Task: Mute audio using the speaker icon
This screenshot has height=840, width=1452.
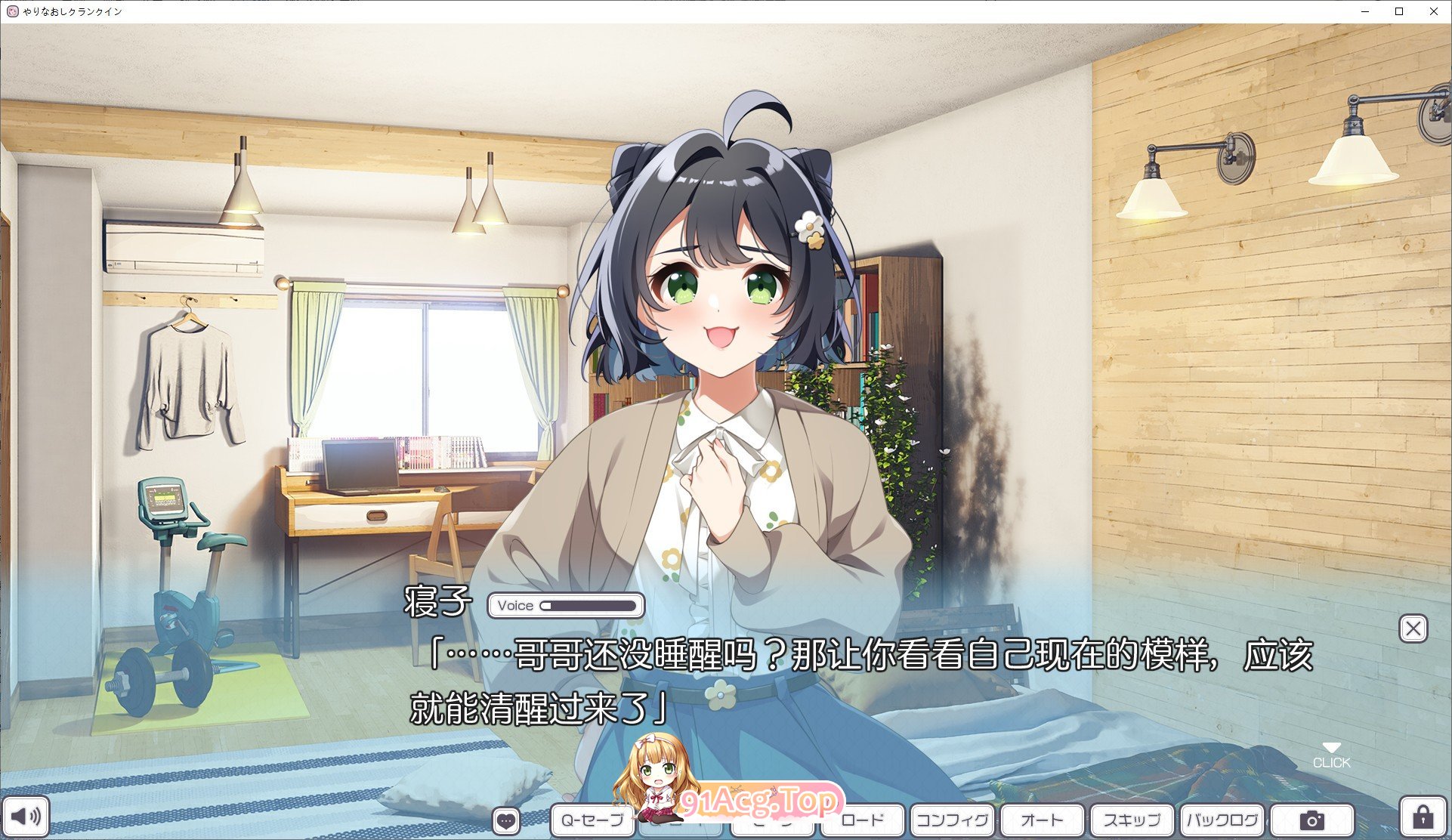Action: coord(27,817)
